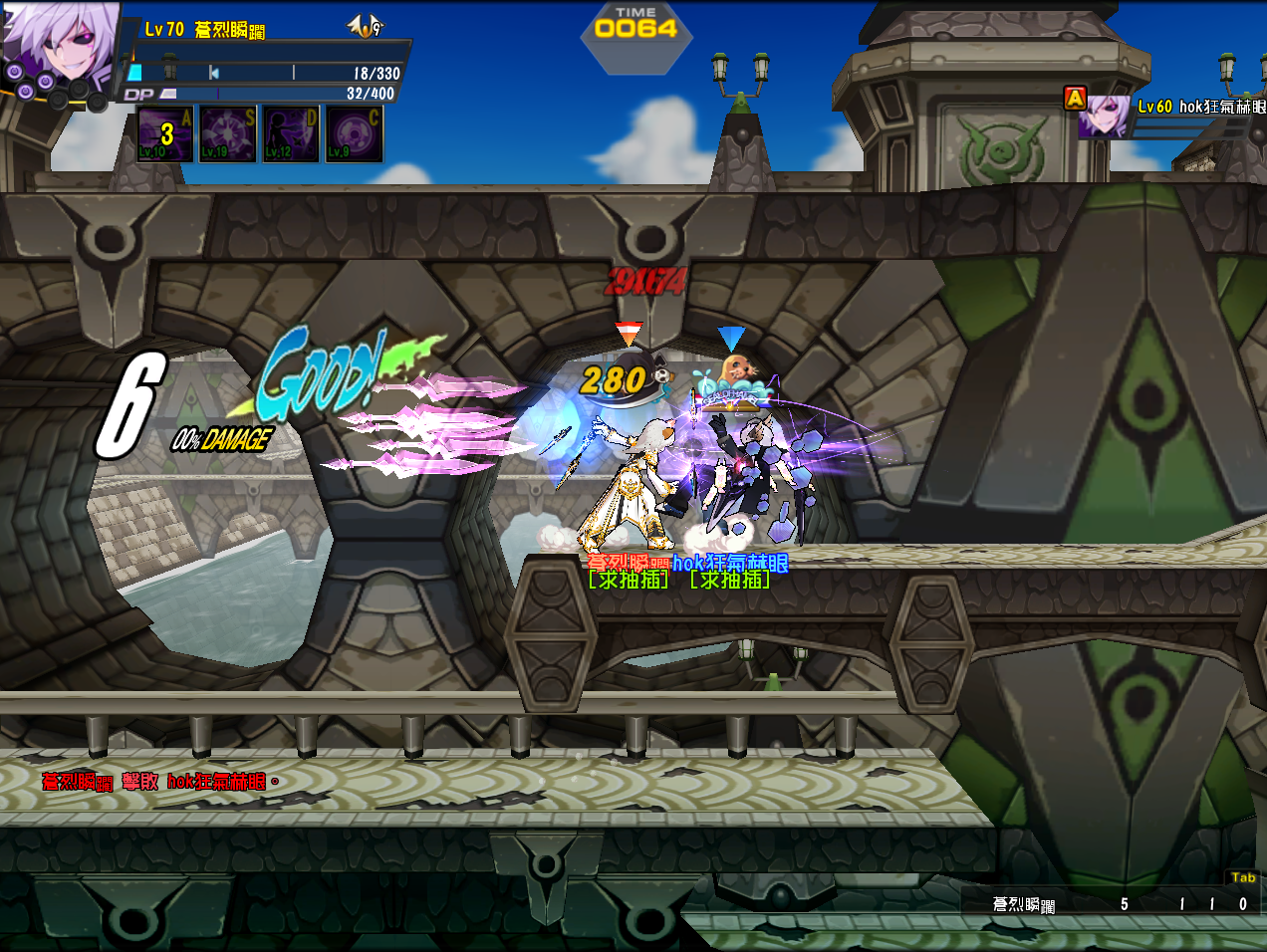Viewport: 1267px width, 952px height.
Task: Trigger the D-slot shadow figure skill
Action: point(291,133)
